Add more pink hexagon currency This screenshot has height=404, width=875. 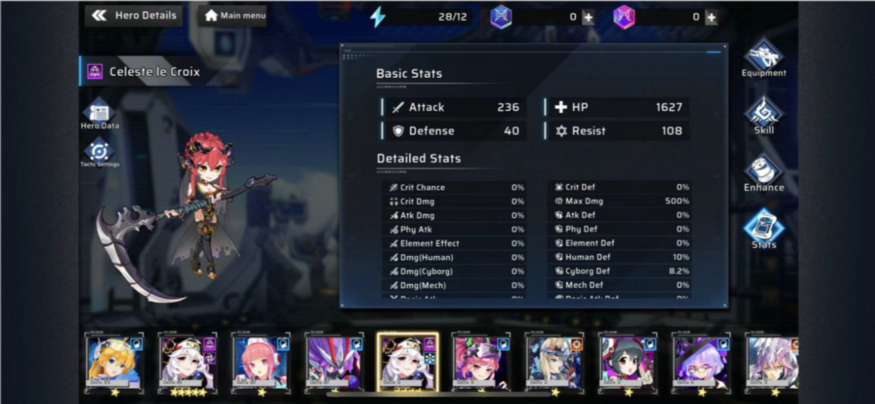coord(711,17)
